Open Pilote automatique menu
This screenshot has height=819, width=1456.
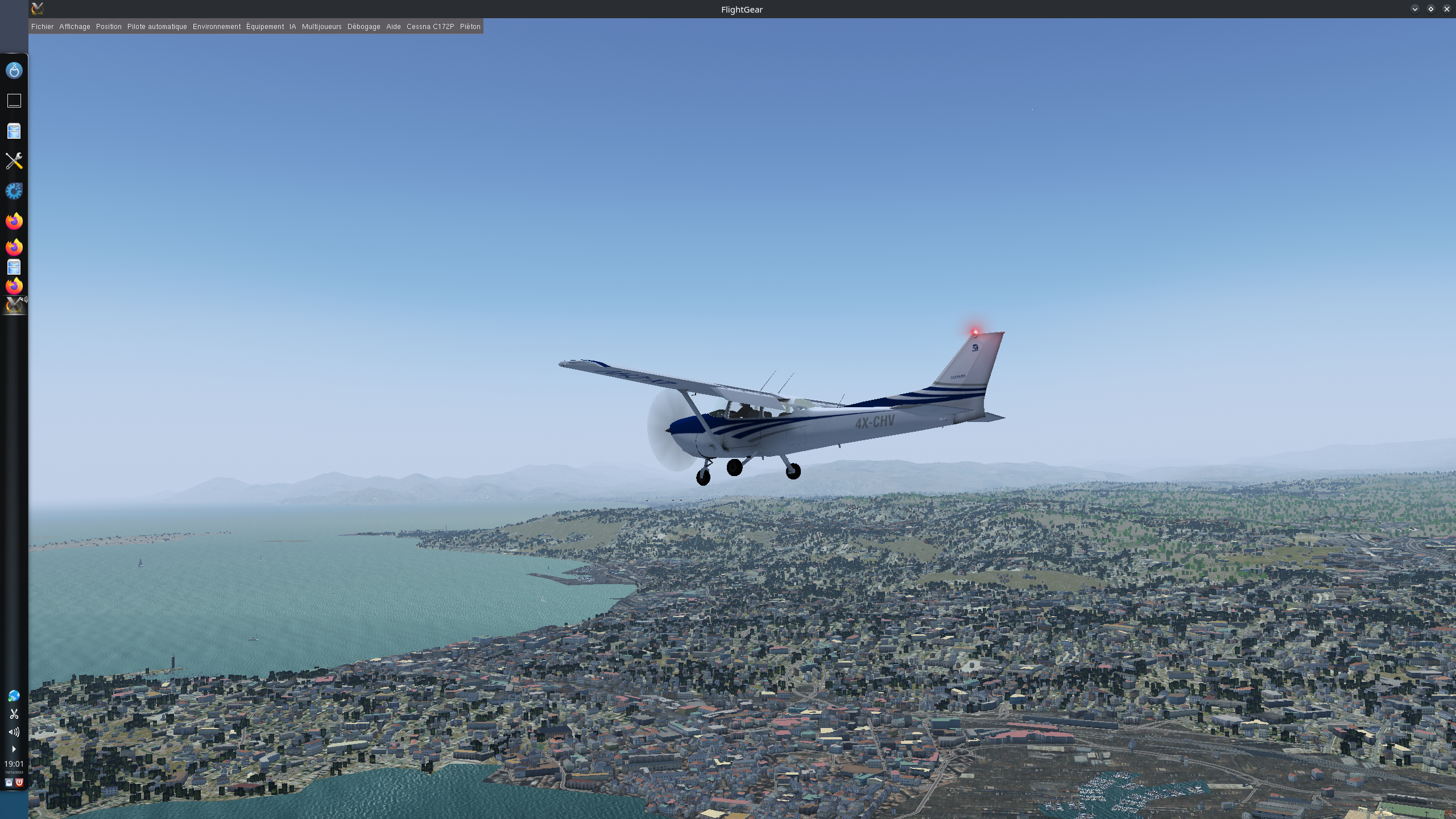point(157,27)
